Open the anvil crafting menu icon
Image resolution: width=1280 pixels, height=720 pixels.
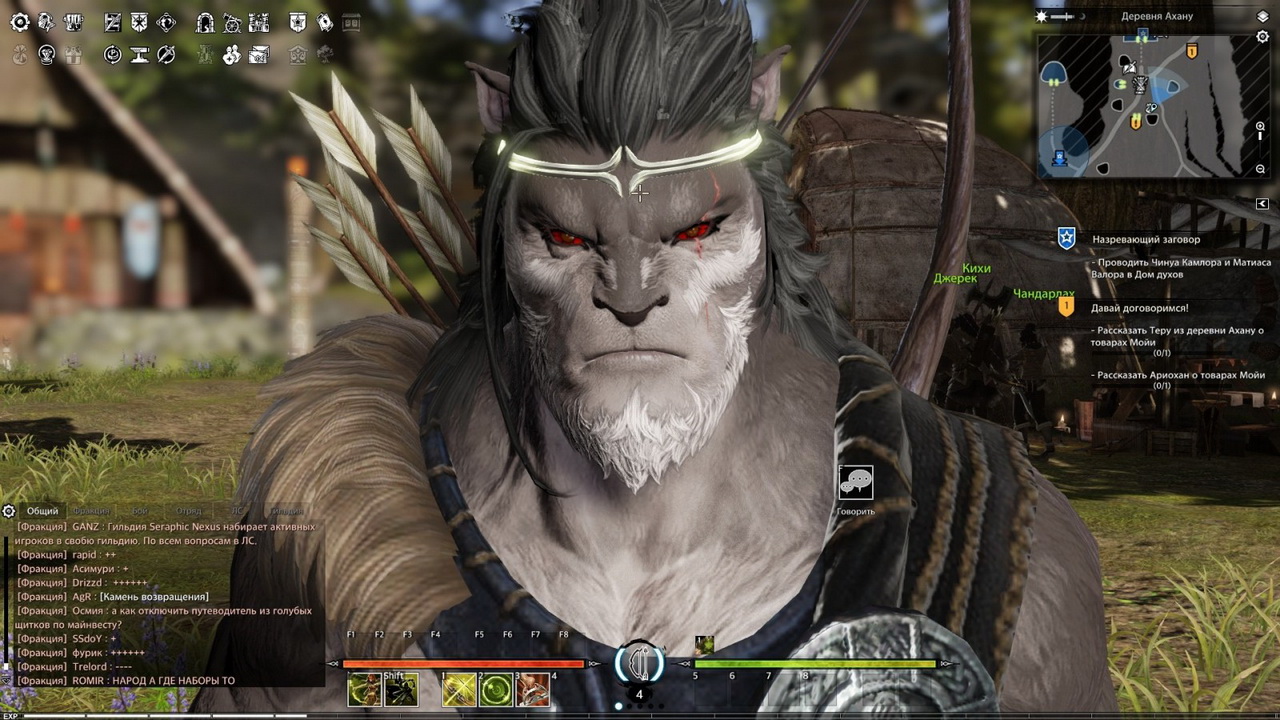(140, 55)
